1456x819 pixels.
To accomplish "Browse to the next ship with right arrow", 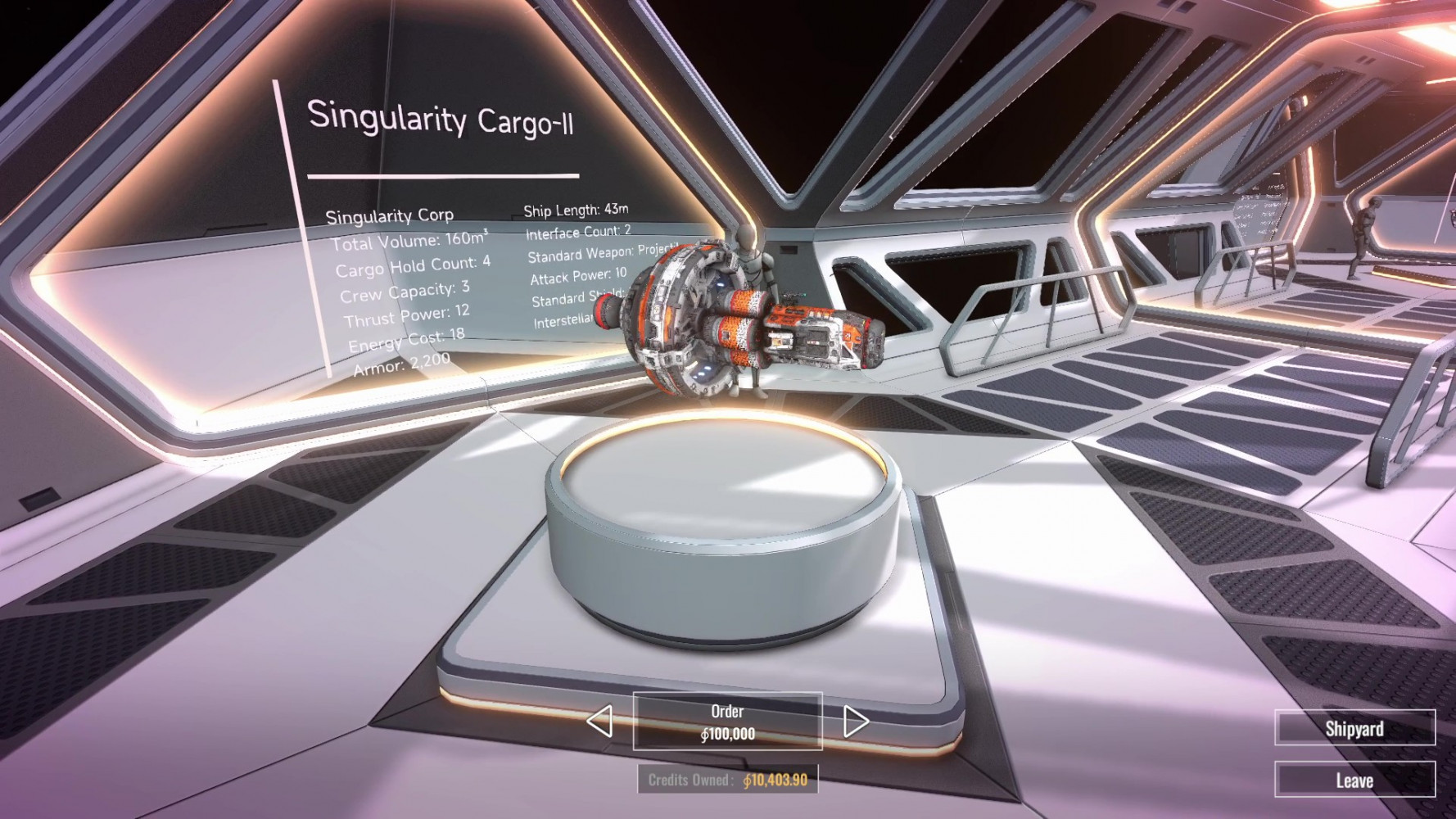I will pos(855,722).
